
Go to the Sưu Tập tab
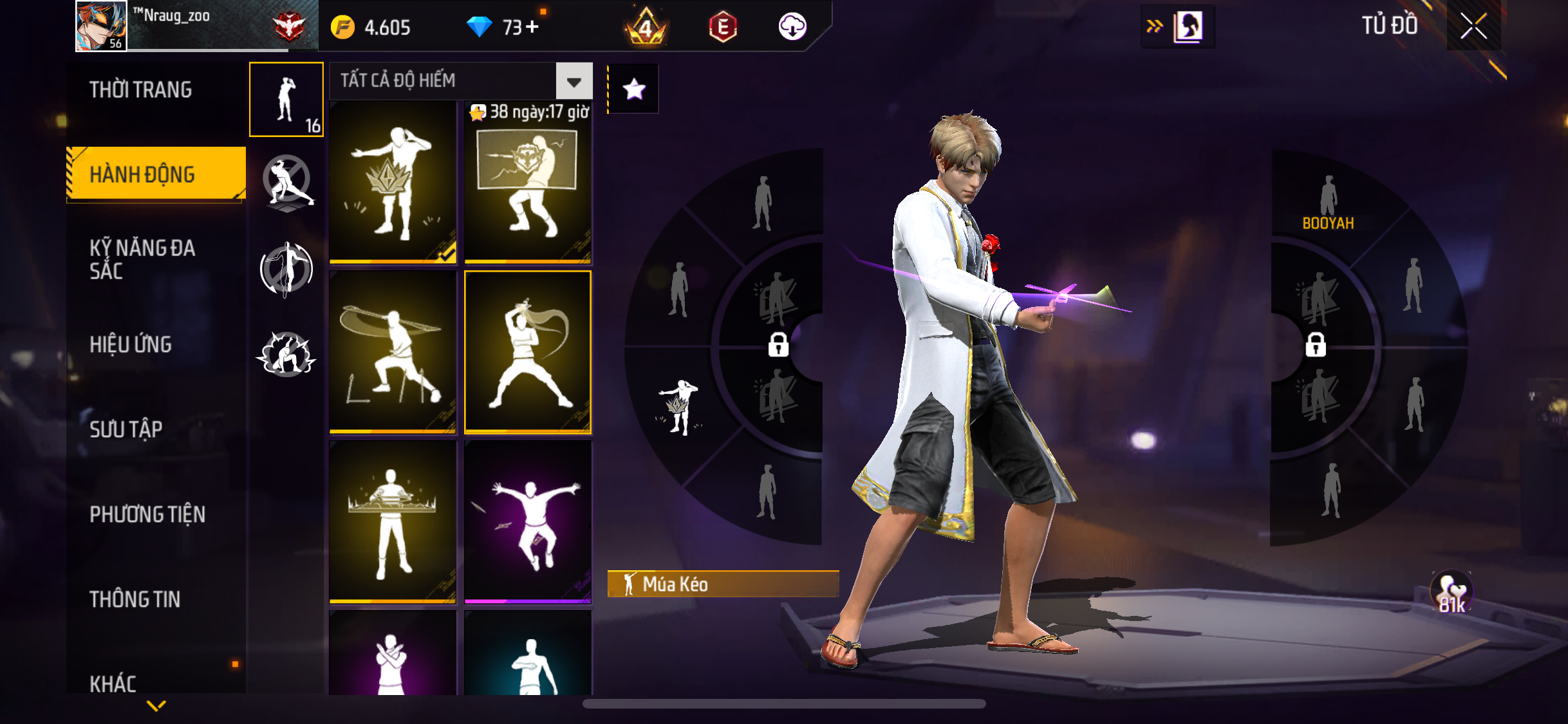tap(126, 429)
